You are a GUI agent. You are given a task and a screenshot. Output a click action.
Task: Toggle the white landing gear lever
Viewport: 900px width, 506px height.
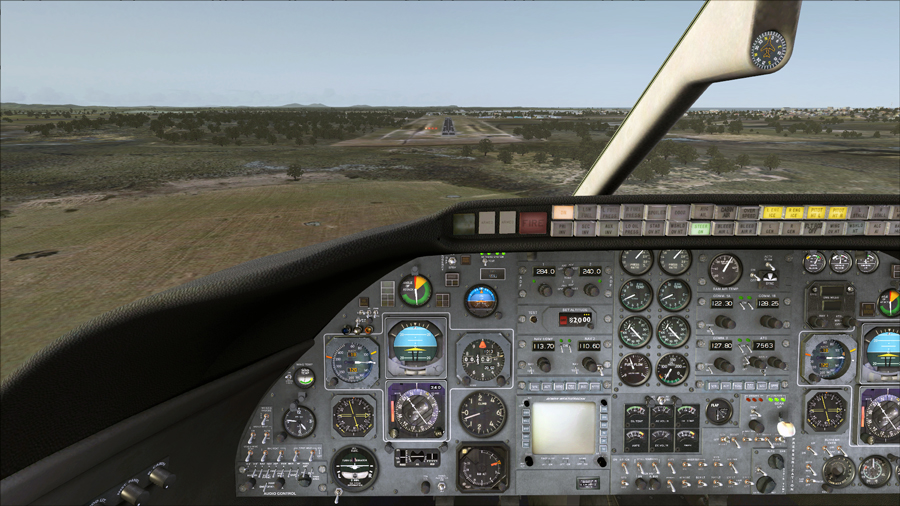pyautogui.click(x=786, y=427)
